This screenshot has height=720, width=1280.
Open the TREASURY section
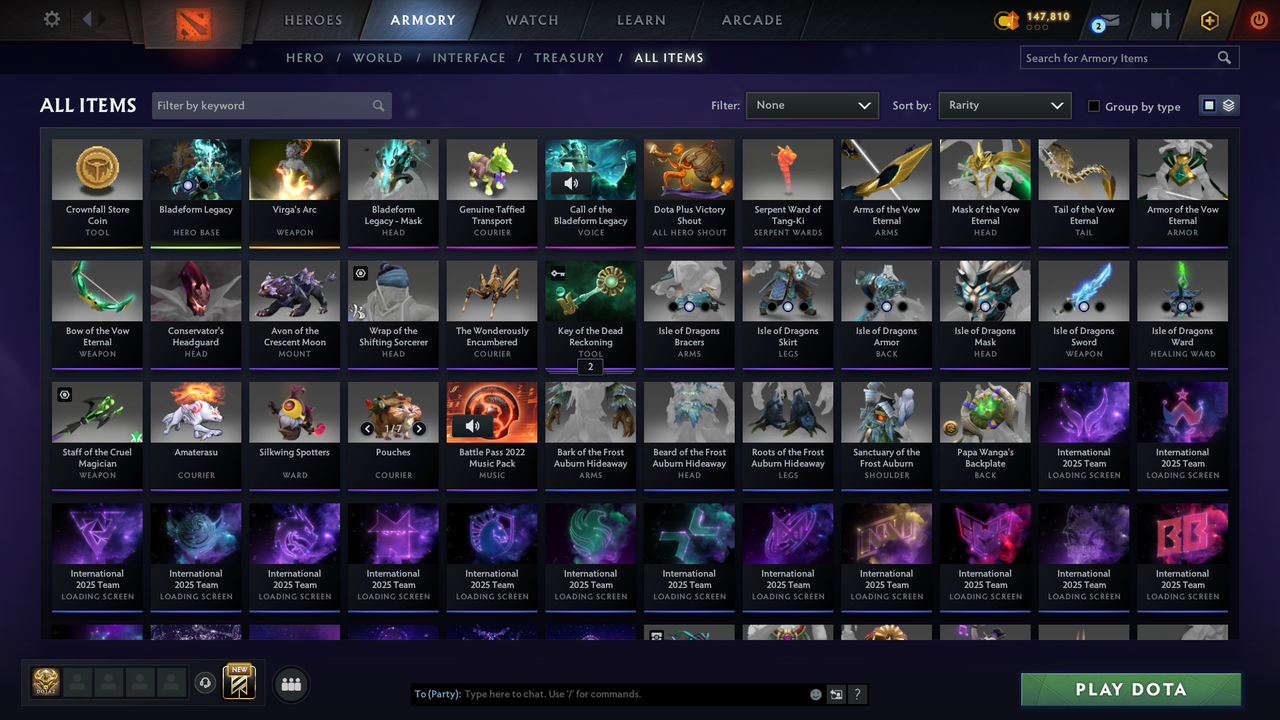tap(569, 57)
